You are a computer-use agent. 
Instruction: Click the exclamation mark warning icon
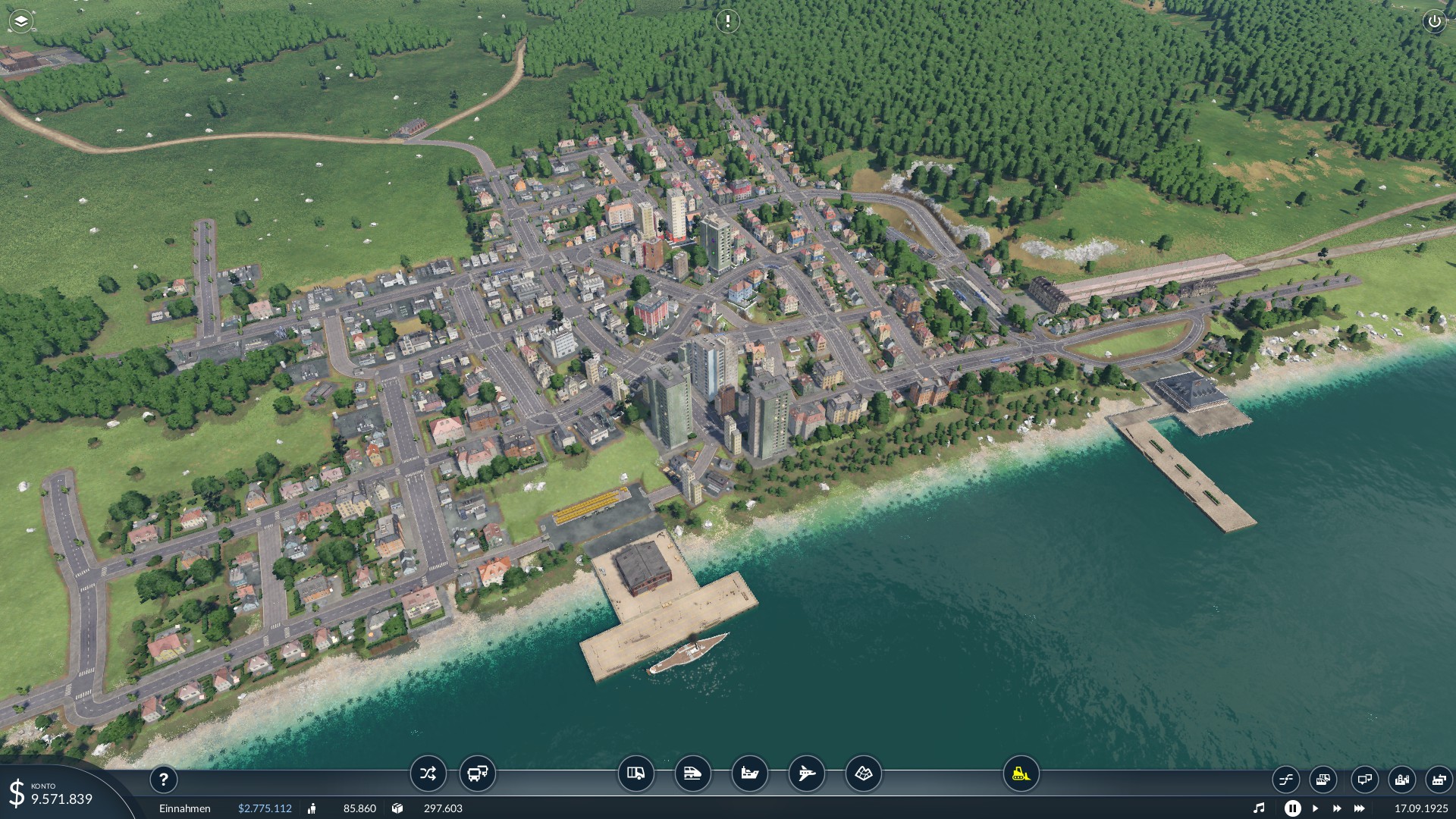point(727,21)
